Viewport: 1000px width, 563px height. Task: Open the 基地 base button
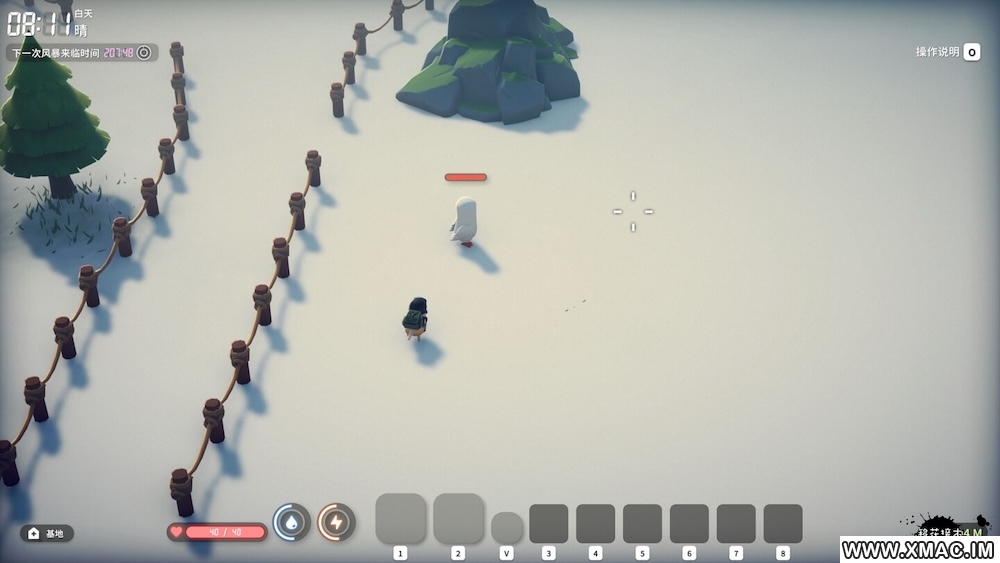point(47,533)
